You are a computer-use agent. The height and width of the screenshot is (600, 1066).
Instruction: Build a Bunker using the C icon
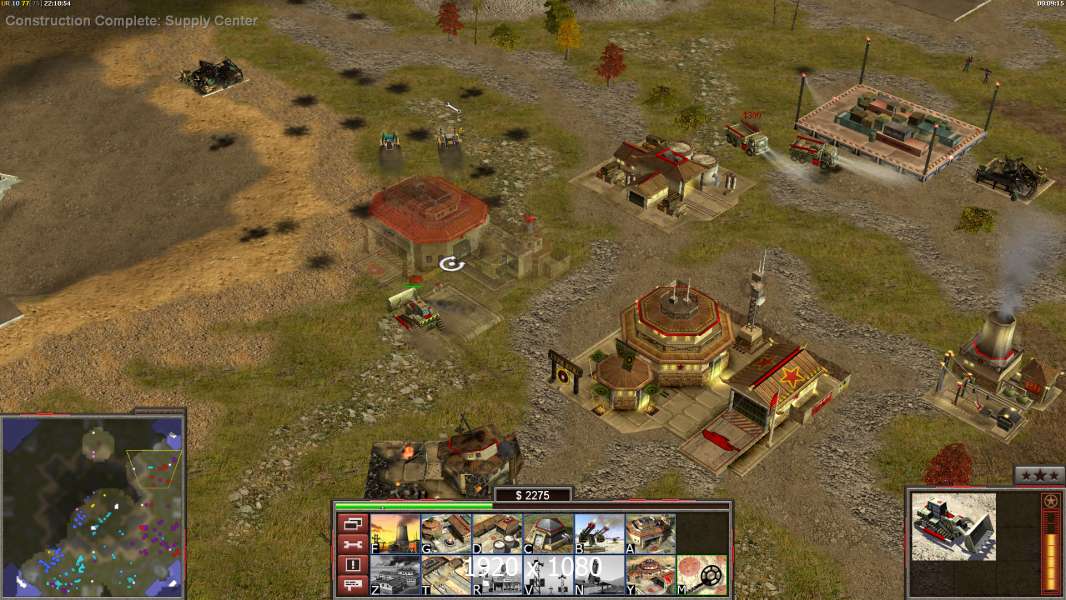tap(548, 533)
